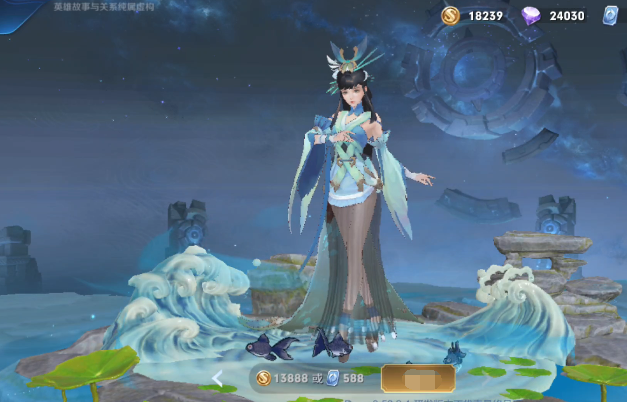Go to the previous hero with the left arrow
Viewport: 627px width, 402px height.
coord(218,378)
